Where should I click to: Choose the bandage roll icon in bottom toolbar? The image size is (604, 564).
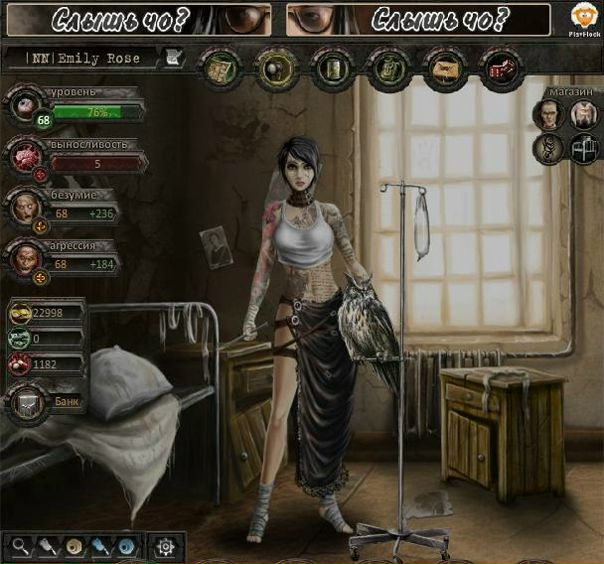73,546
